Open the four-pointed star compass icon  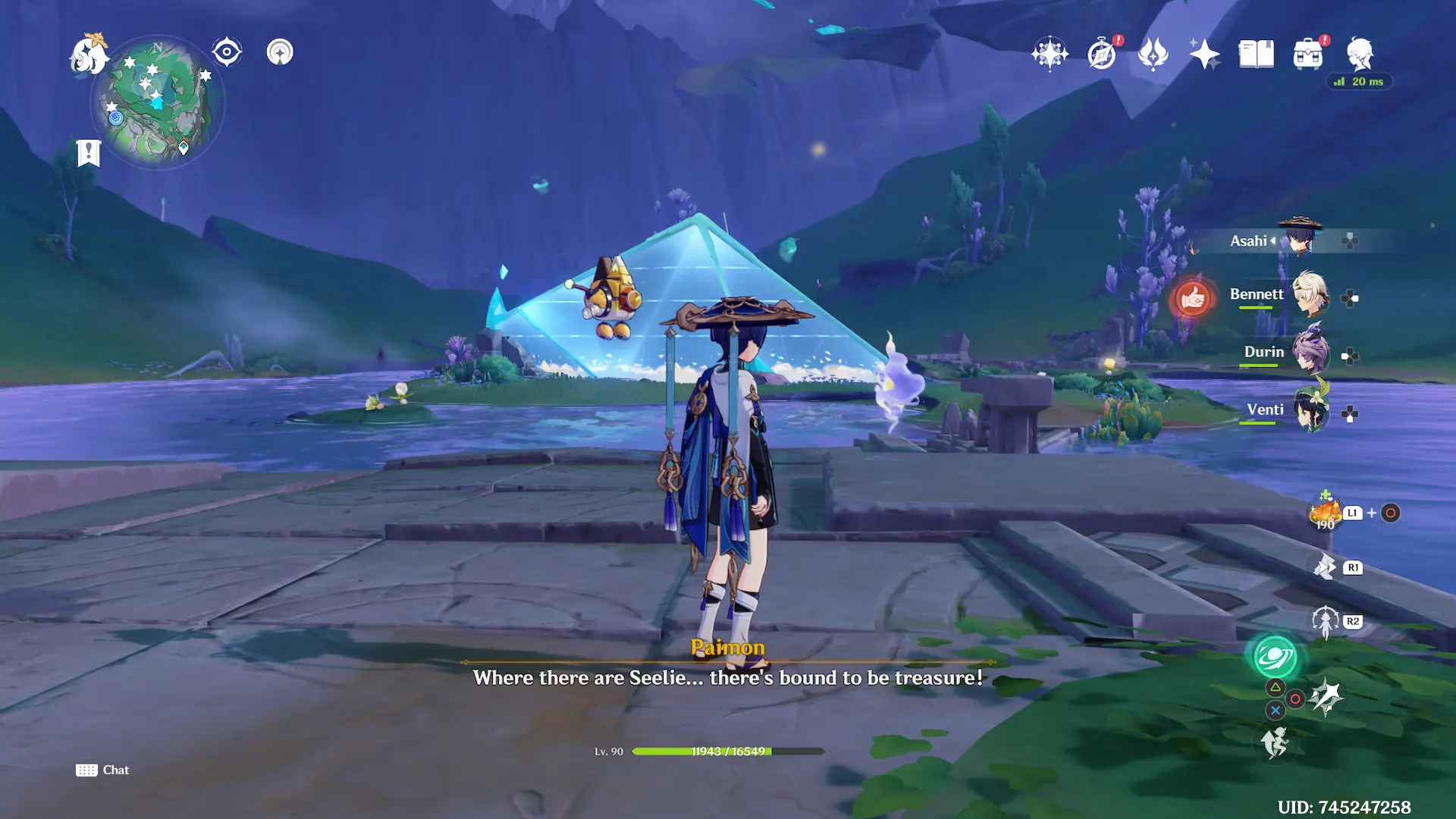[x=1050, y=54]
